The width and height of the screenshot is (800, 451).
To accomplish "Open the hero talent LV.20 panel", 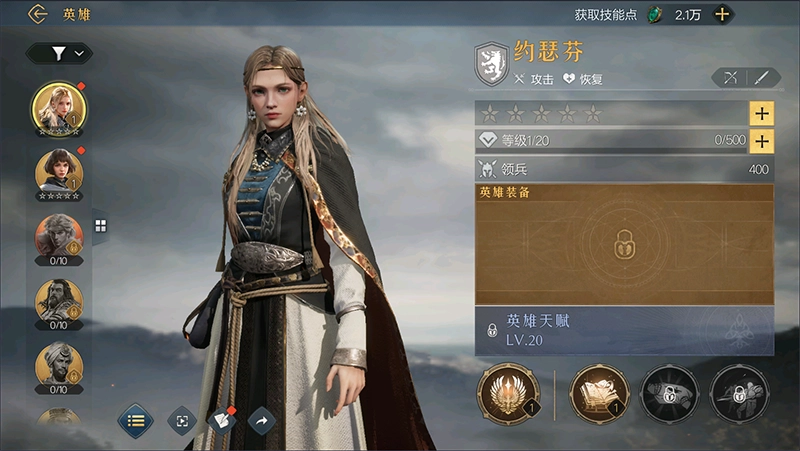I will pos(623,330).
